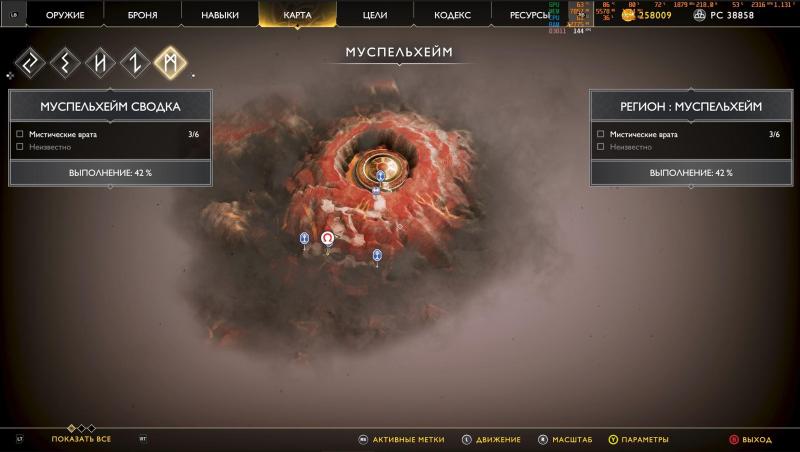Switch to the Броня tab
This screenshot has height=452, width=800.
pos(142,15)
